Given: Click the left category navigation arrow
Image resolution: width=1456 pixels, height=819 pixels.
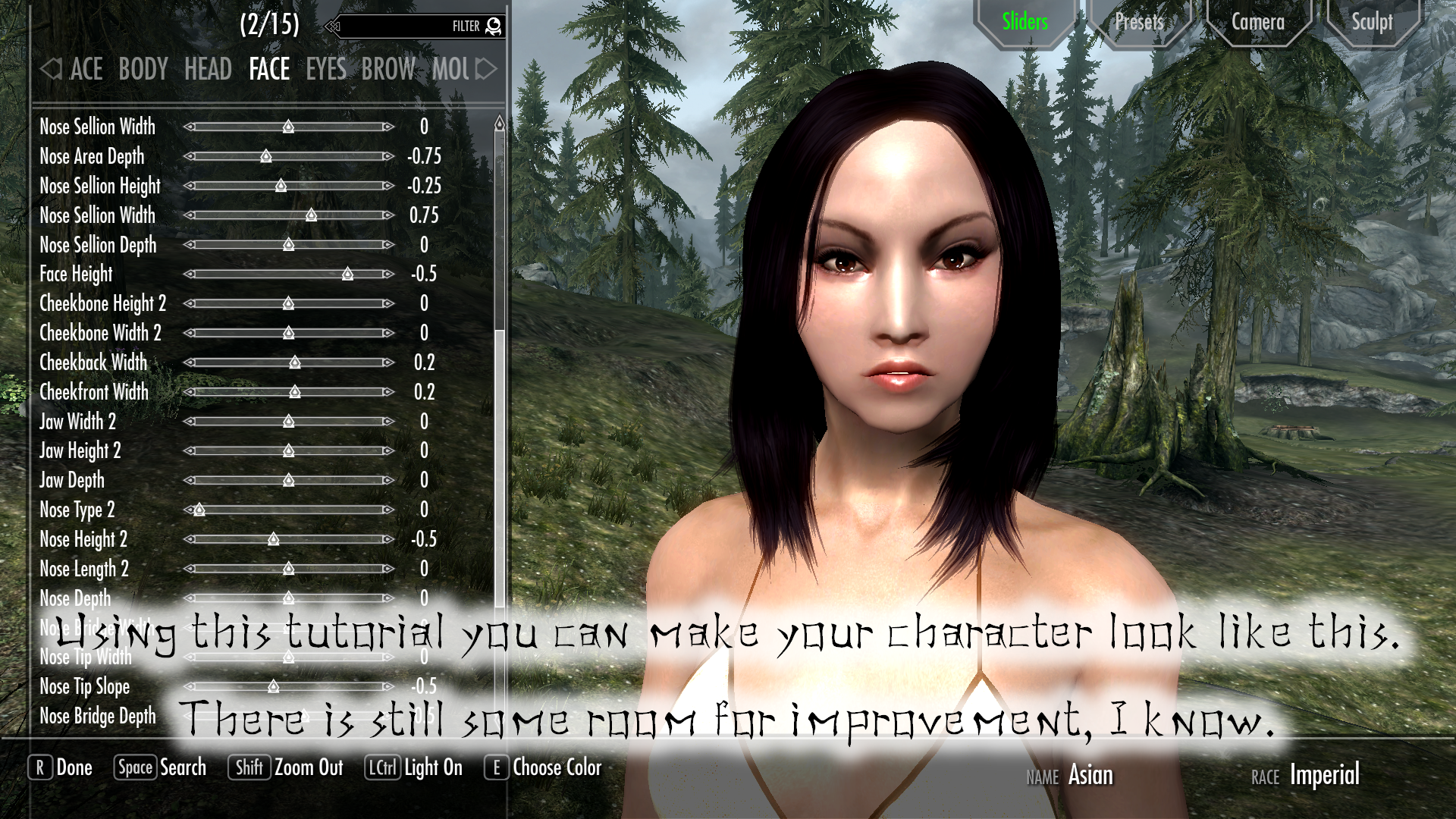Looking at the screenshot, I should [51, 69].
